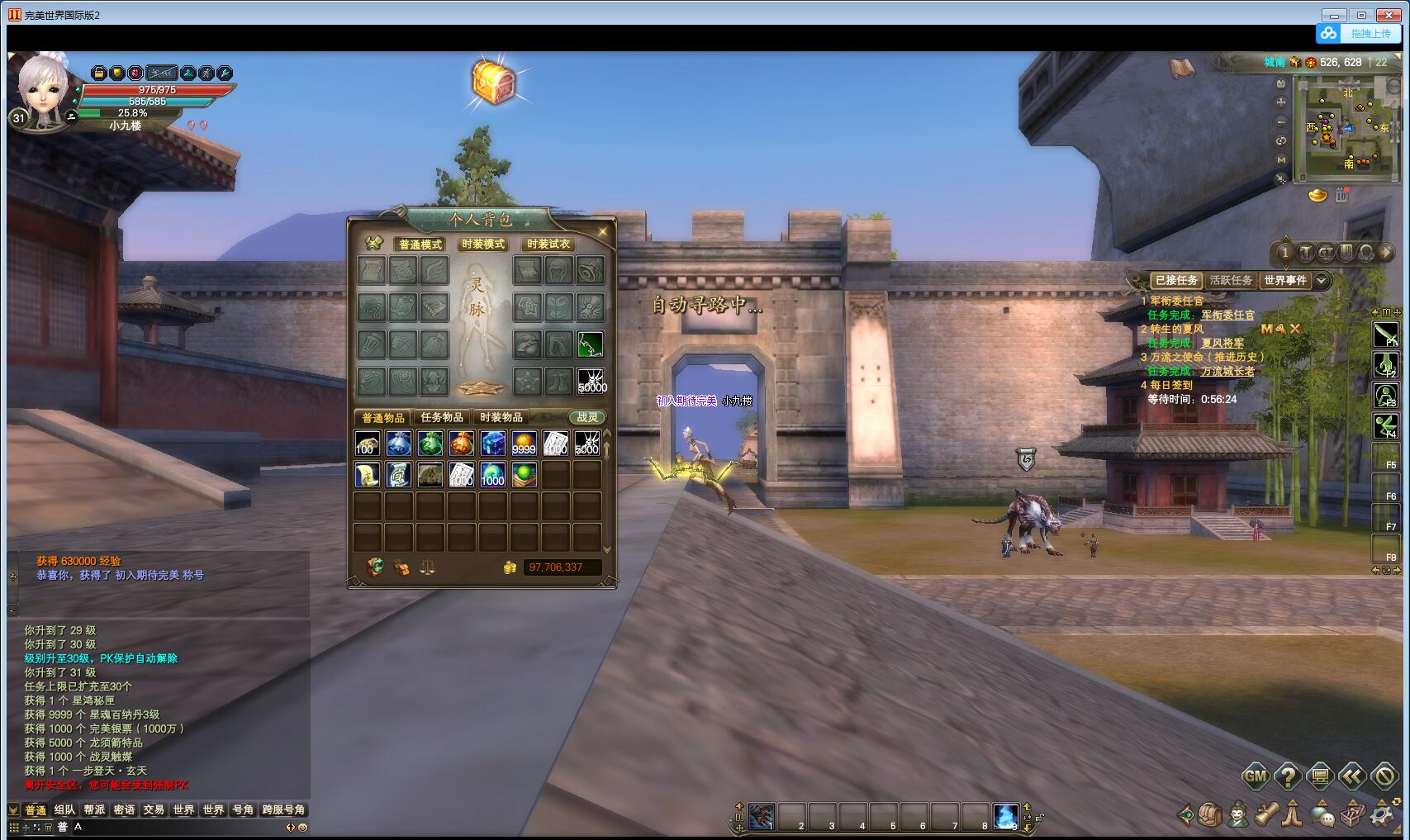Select the 9999 stack golden orb item
The height and width of the screenshot is (840, 1410).
pos(524,444)
